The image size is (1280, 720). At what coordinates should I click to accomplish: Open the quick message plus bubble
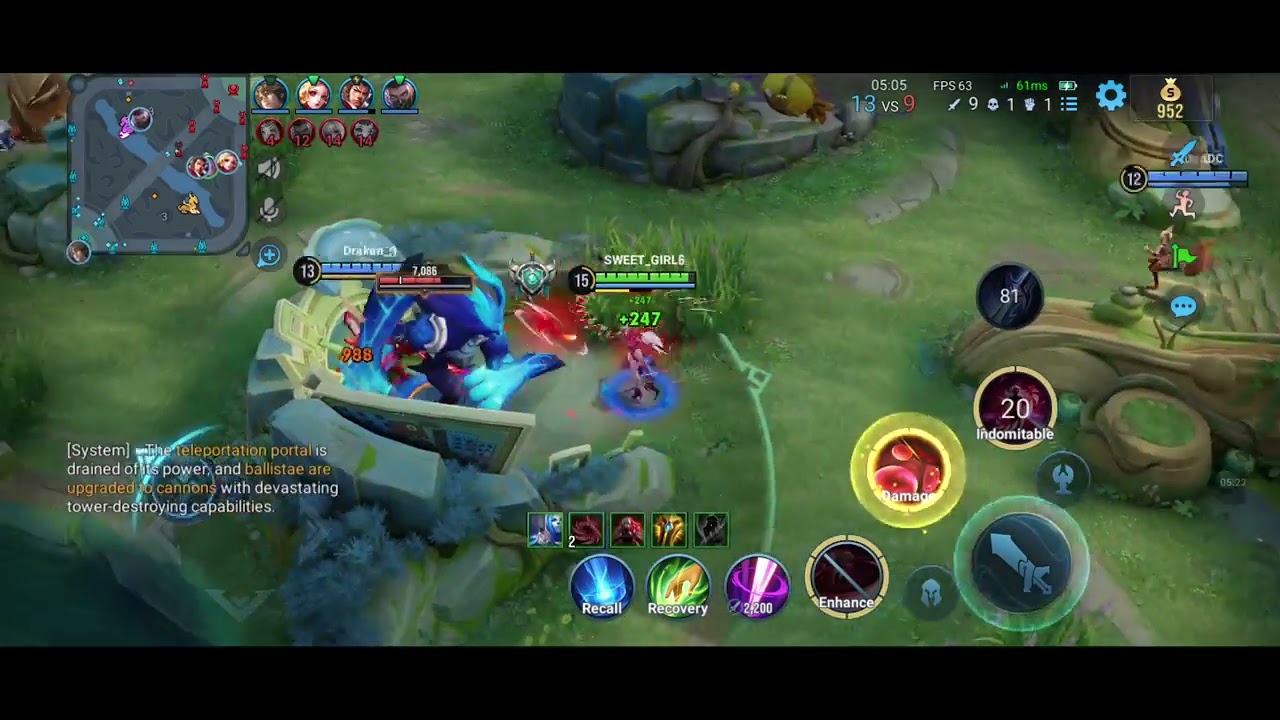click(x=268, y=256)
